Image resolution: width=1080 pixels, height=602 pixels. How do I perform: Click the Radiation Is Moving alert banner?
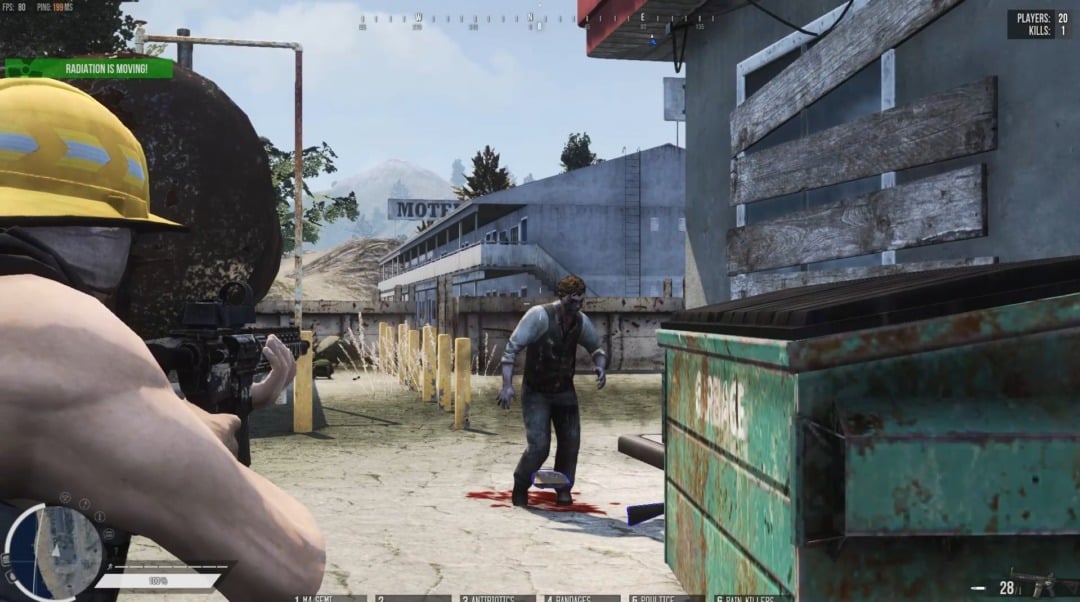(x=89, y=68)
